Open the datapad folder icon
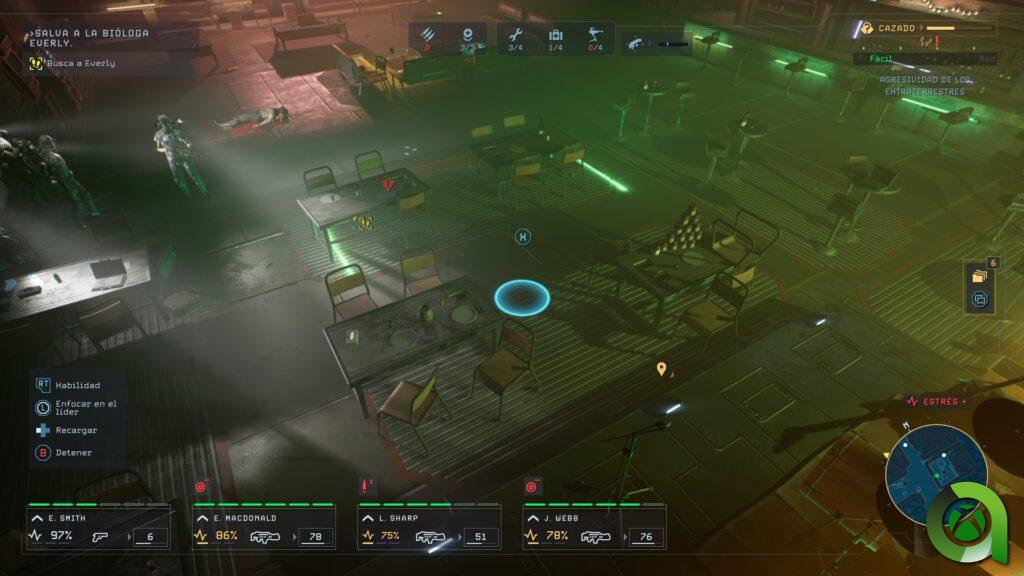The height and width of the screenshot is (576, 1024). [x=980, y=275]
